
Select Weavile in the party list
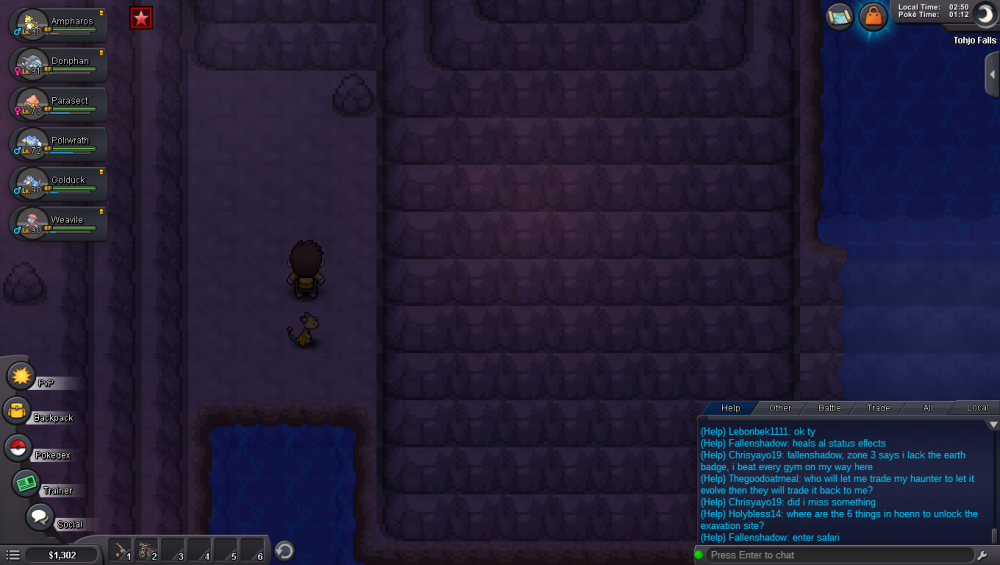click(x=60, y=223)
